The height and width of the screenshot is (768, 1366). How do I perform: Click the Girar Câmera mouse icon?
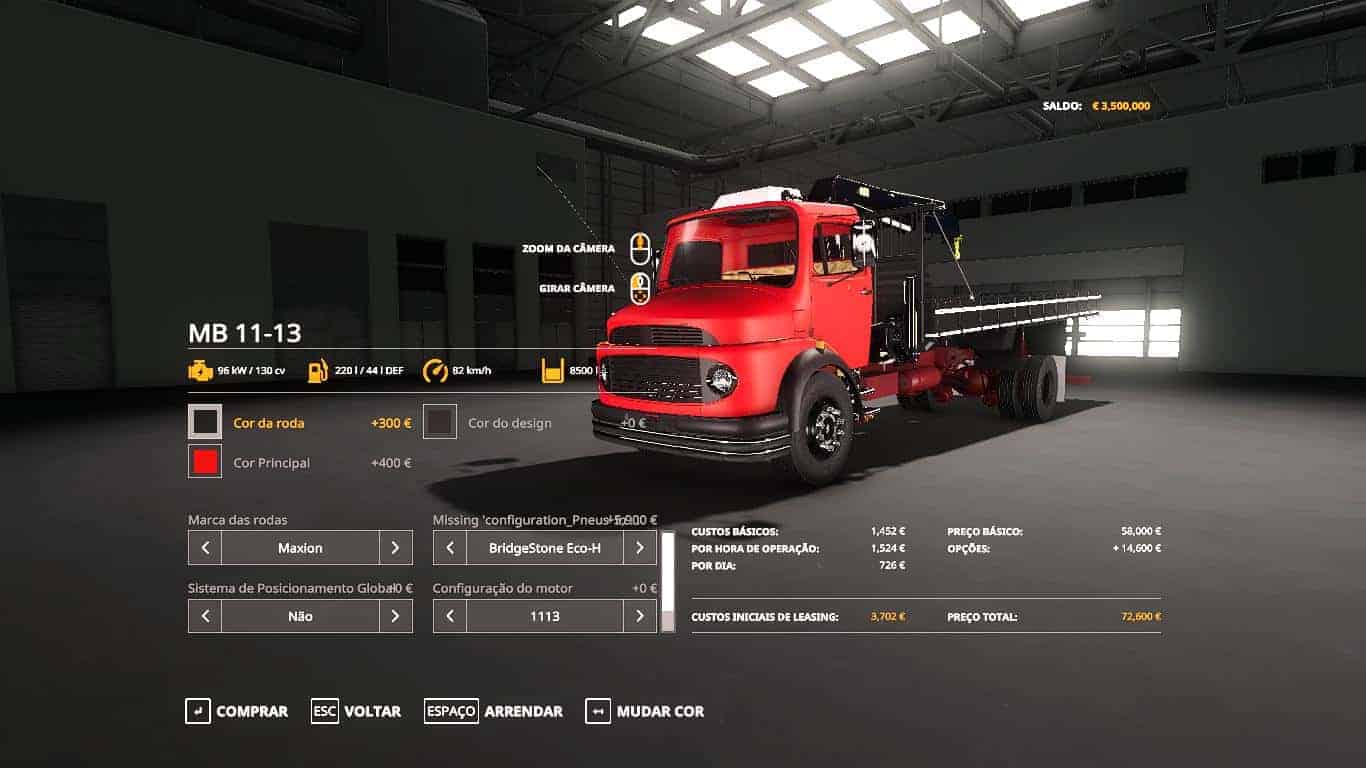click(x=641, y=288)
